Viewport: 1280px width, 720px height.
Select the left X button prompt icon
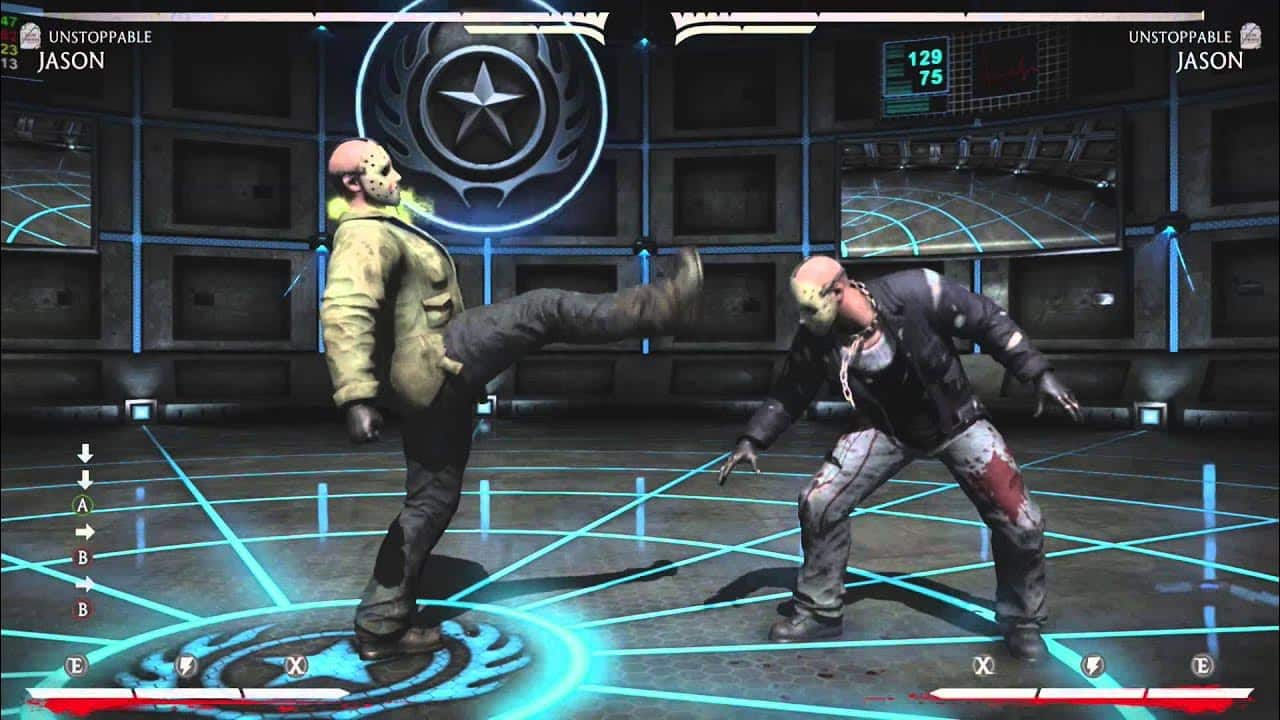click(295, 664)
